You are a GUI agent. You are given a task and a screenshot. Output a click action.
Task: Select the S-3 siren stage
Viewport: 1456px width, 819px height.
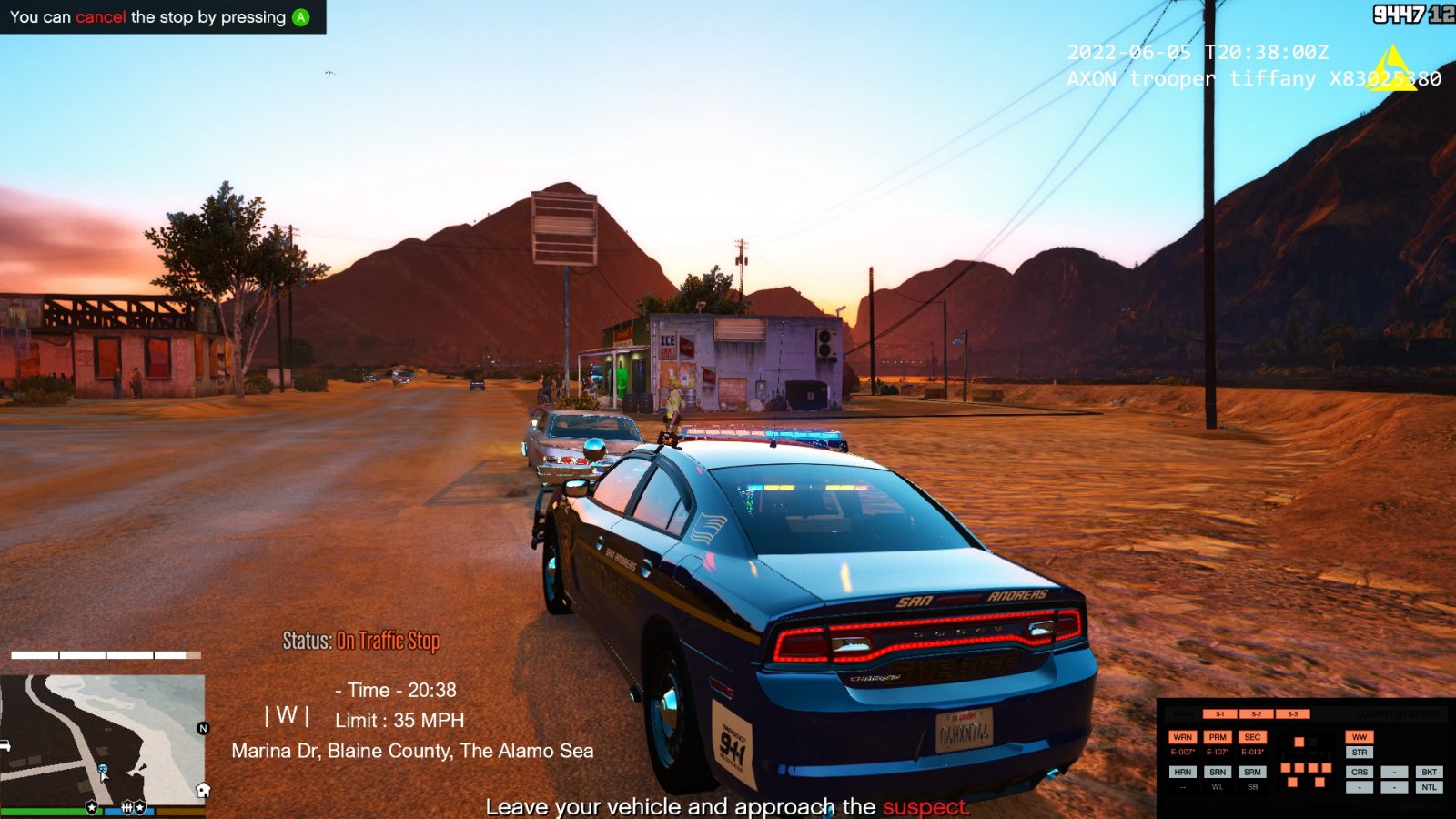[1292, 714]
